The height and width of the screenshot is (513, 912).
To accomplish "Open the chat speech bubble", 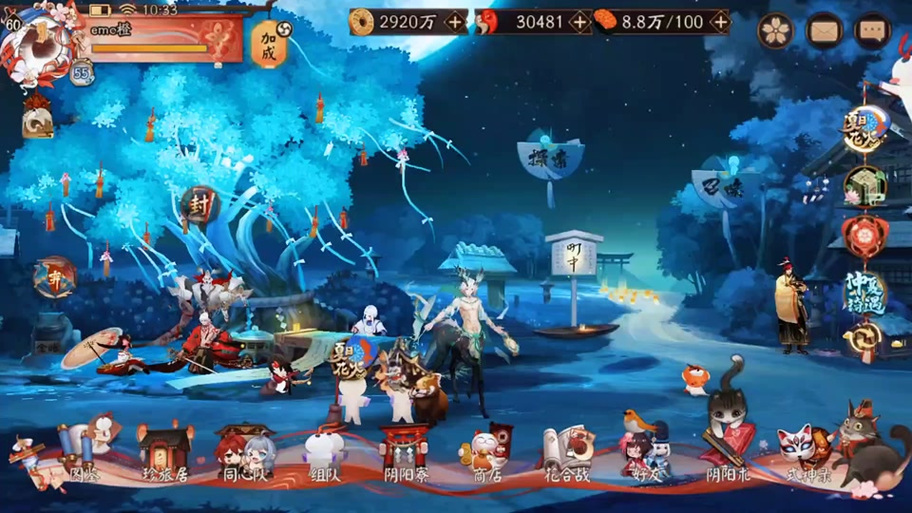I will pyautogui.click(x=873, y=30).
